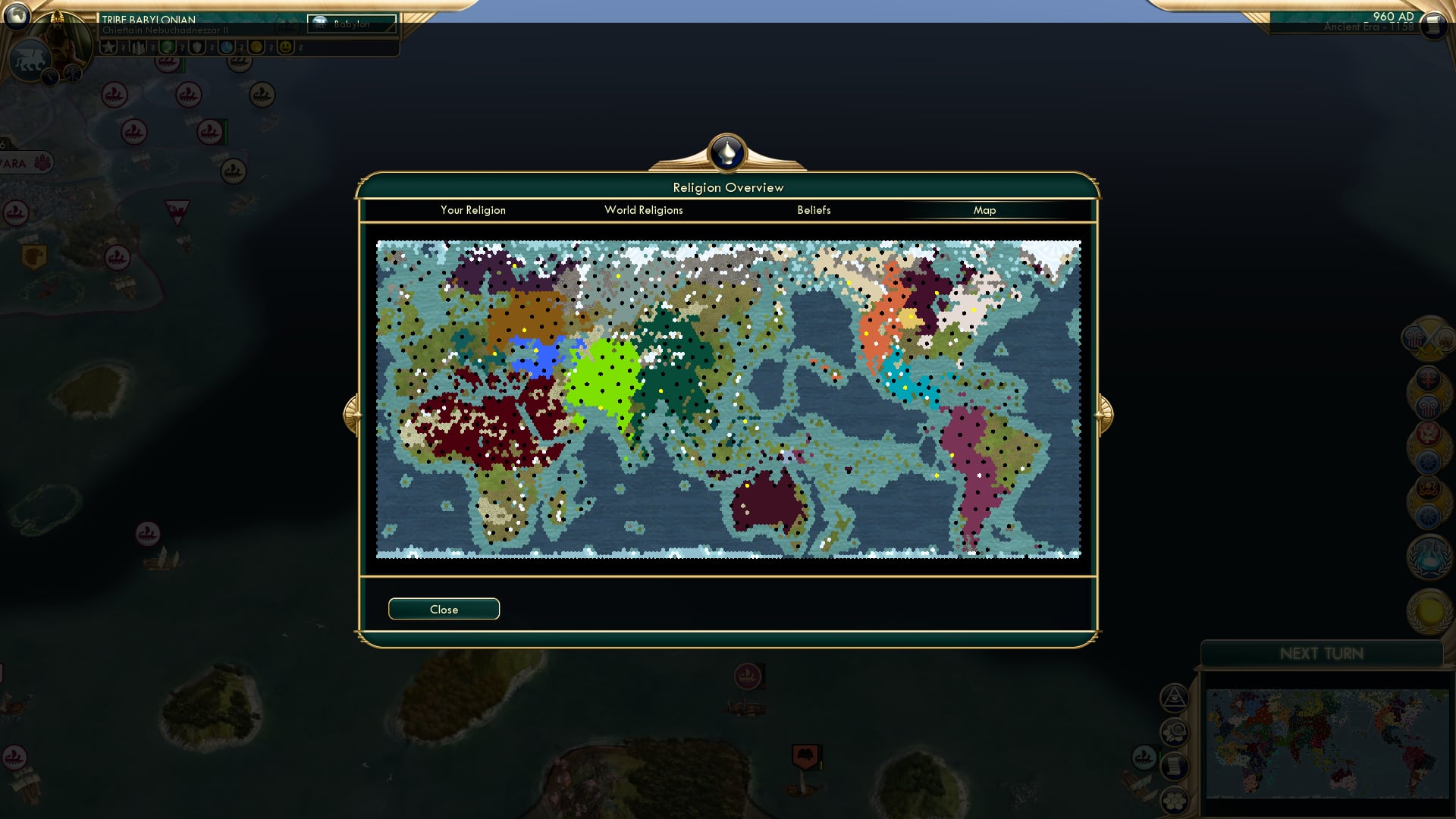Click the science droplet icon in the status bar

pos(225,46)
